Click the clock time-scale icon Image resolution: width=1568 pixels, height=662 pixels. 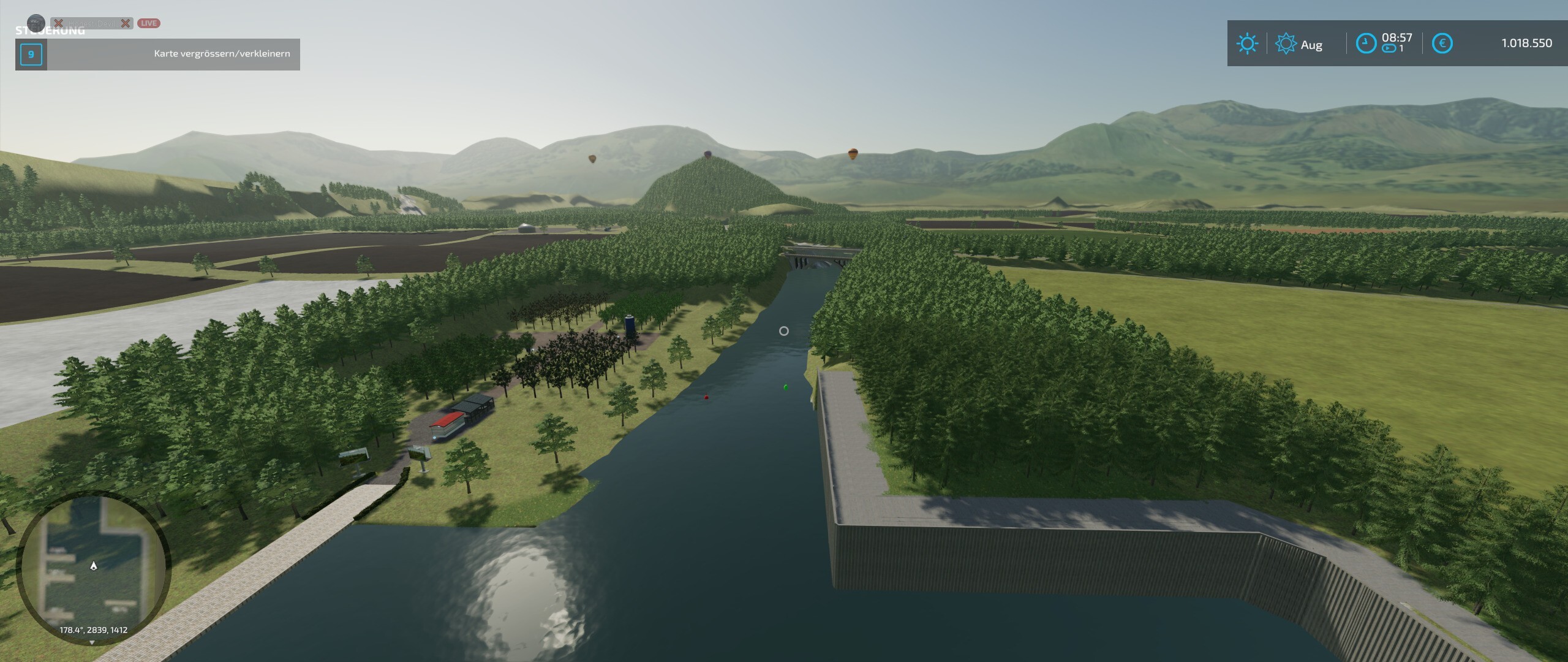click(x=1366, y=44)
